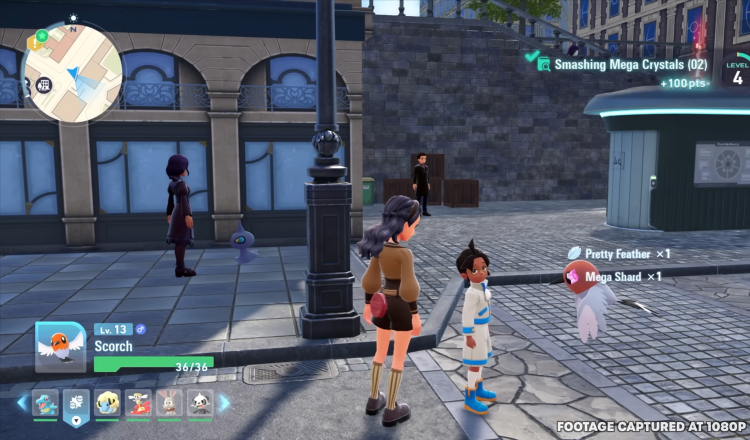
Task: Select the building icon on the minimap
Action: [x=44, y=85]
